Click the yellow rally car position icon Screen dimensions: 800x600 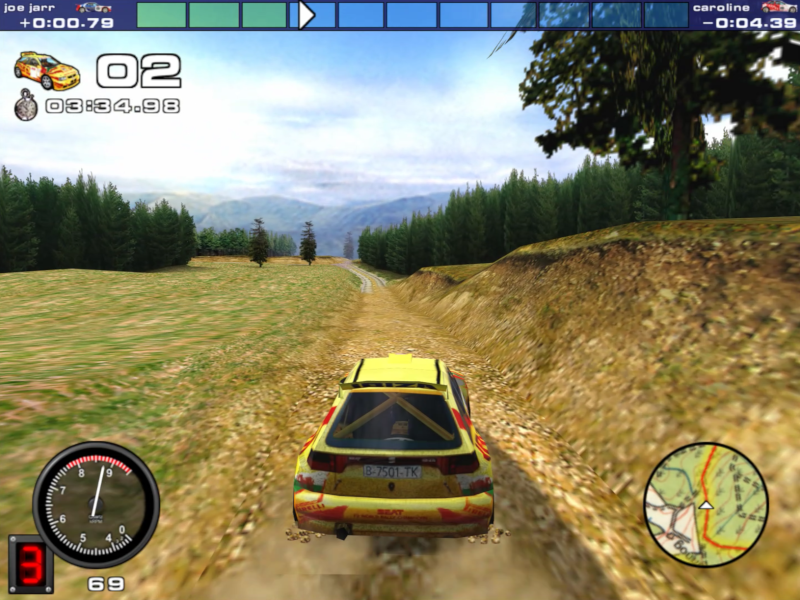(47, 71)
